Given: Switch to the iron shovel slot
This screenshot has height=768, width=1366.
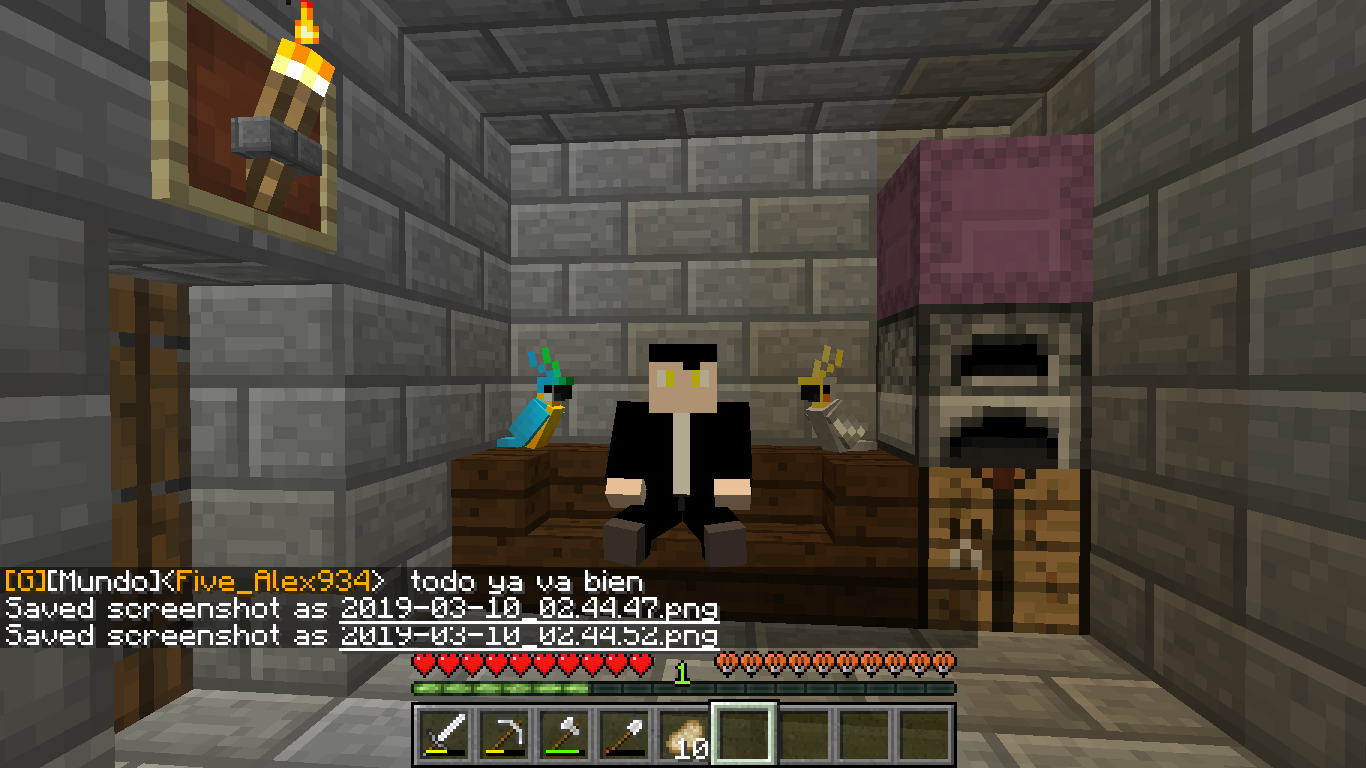Looking at the screenshot, I should tap(623, 733).
